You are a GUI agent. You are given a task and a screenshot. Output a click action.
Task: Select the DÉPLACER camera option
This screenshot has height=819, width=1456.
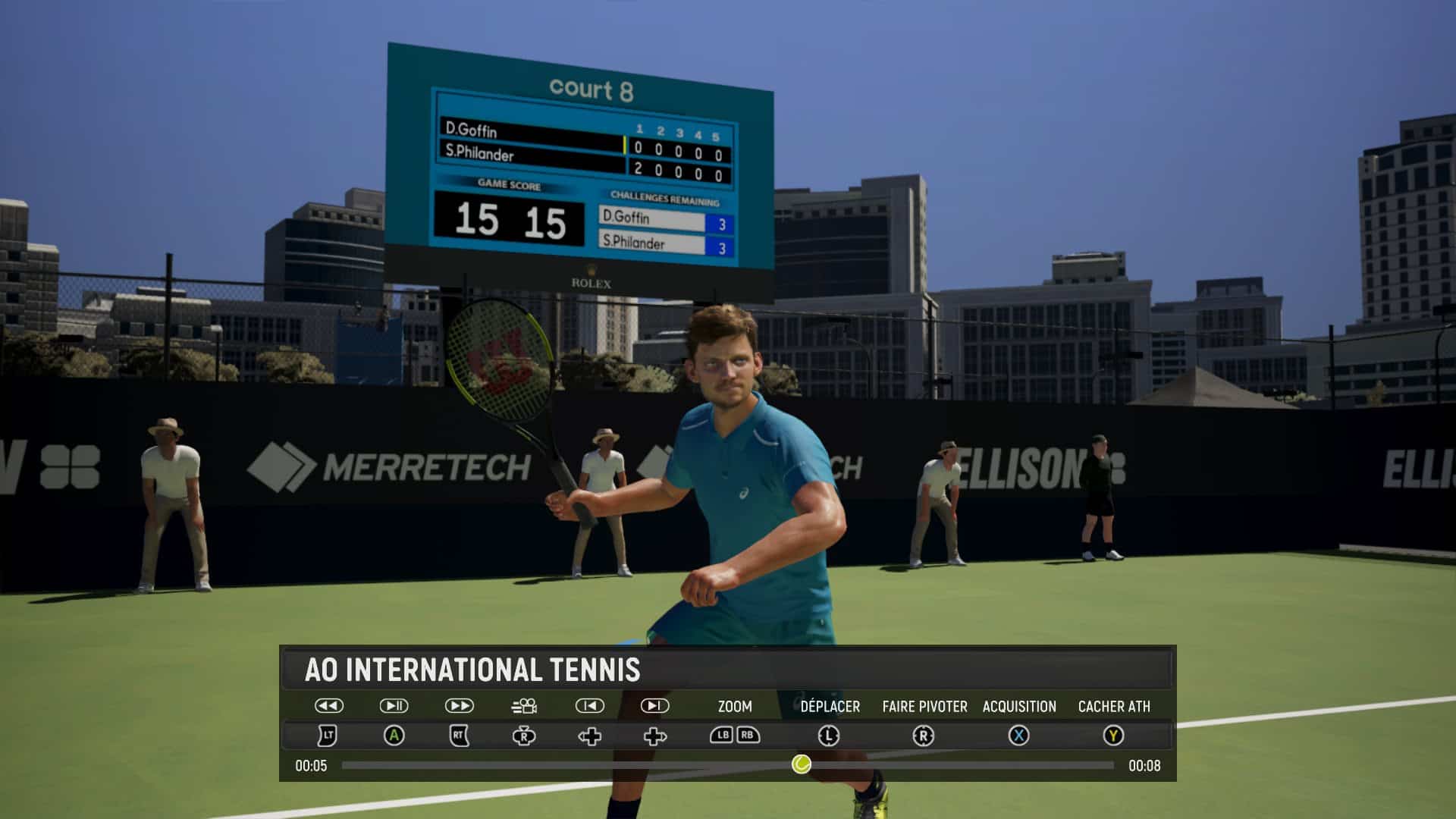[x=830, y=707]
